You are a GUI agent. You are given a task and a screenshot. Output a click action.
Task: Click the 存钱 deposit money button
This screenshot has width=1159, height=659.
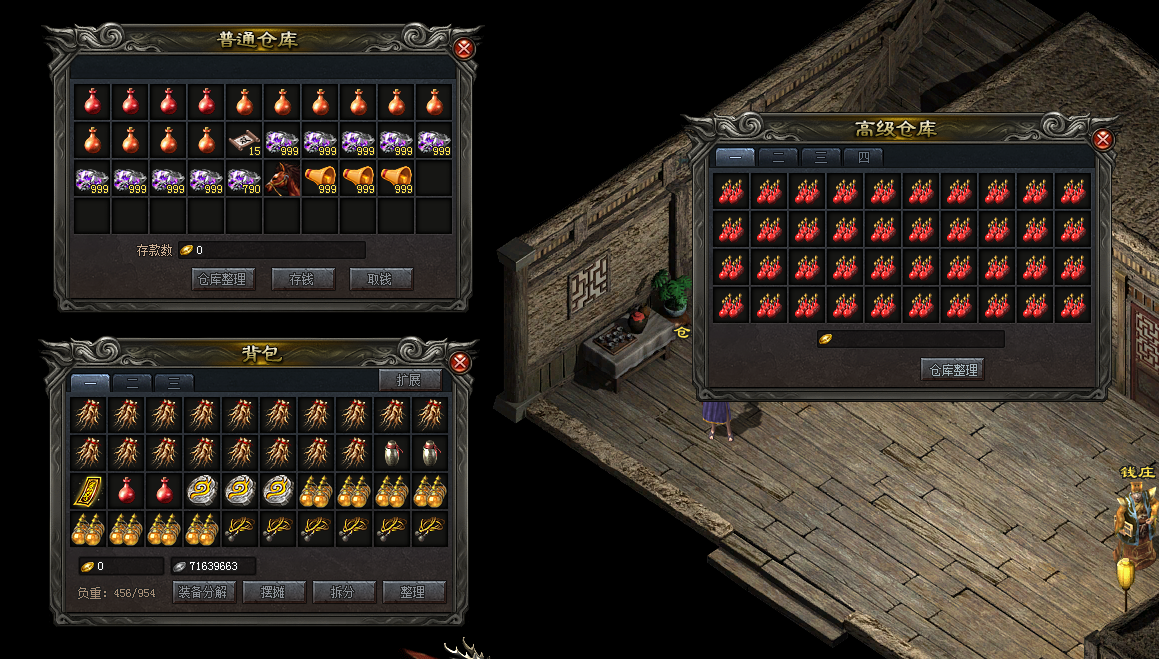coord(302,280)
